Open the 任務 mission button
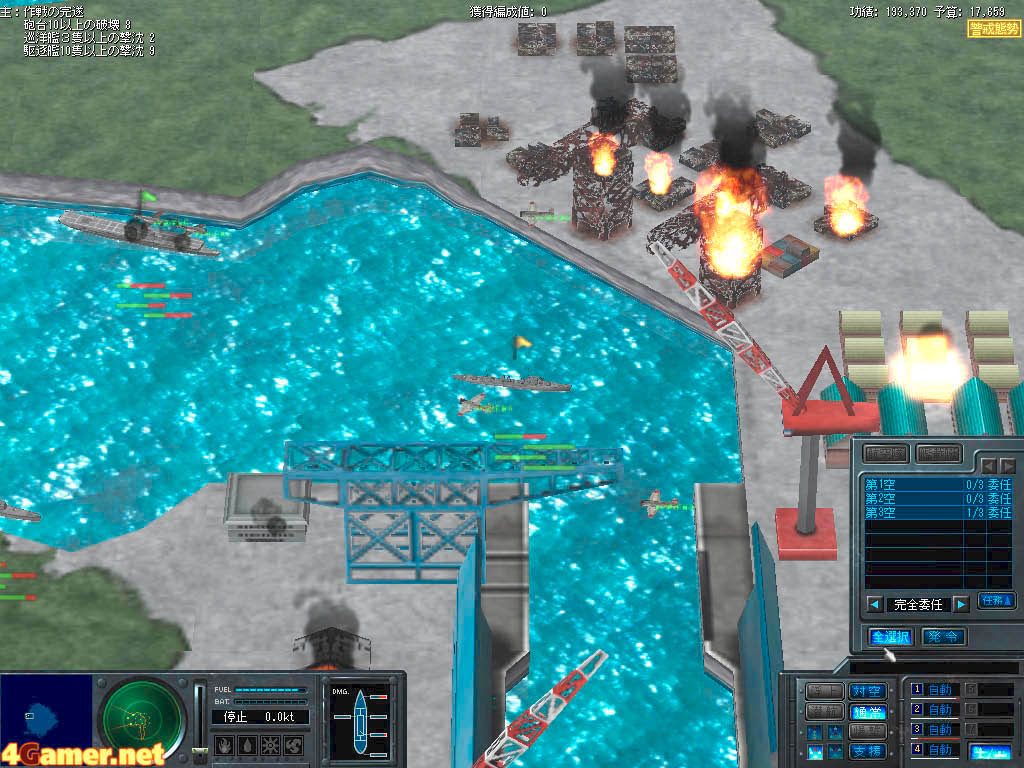The height and width of the screenshot is (768, 1024). [996, 601]
